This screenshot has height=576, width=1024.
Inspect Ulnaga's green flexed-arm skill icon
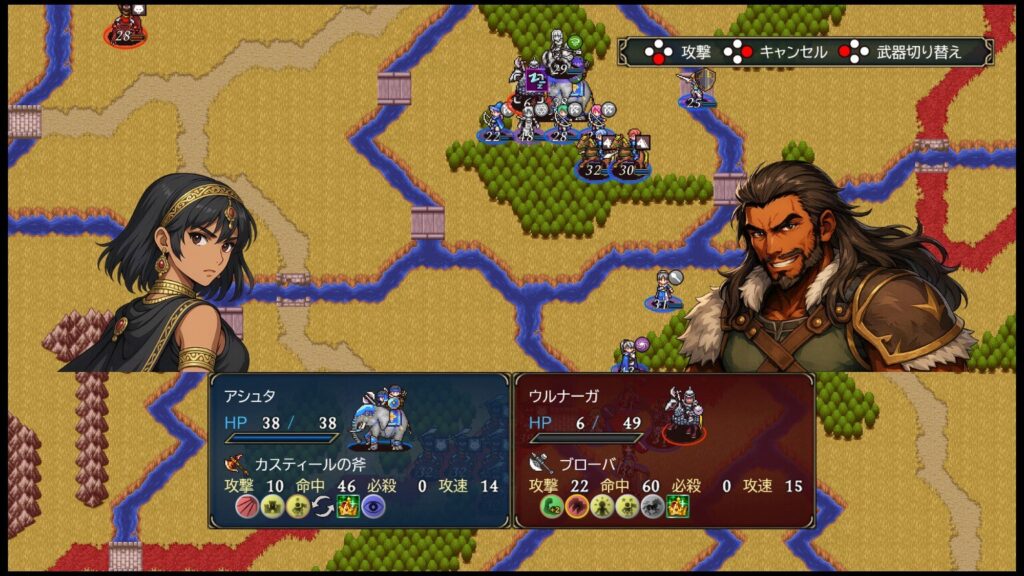pos(550,507)
